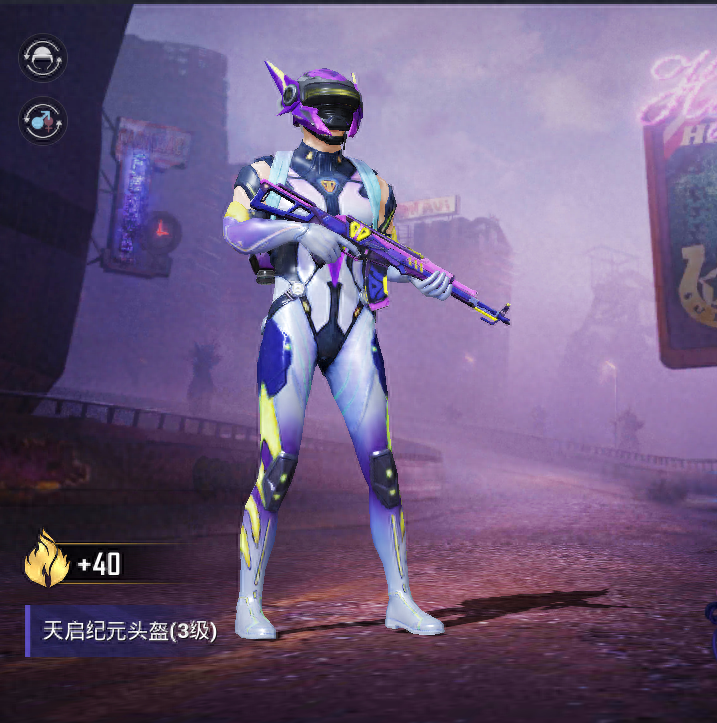717x723 pixels.
Task: Select the 天启纪元头盔(3级) item label
Action: [x=129, y=631]
